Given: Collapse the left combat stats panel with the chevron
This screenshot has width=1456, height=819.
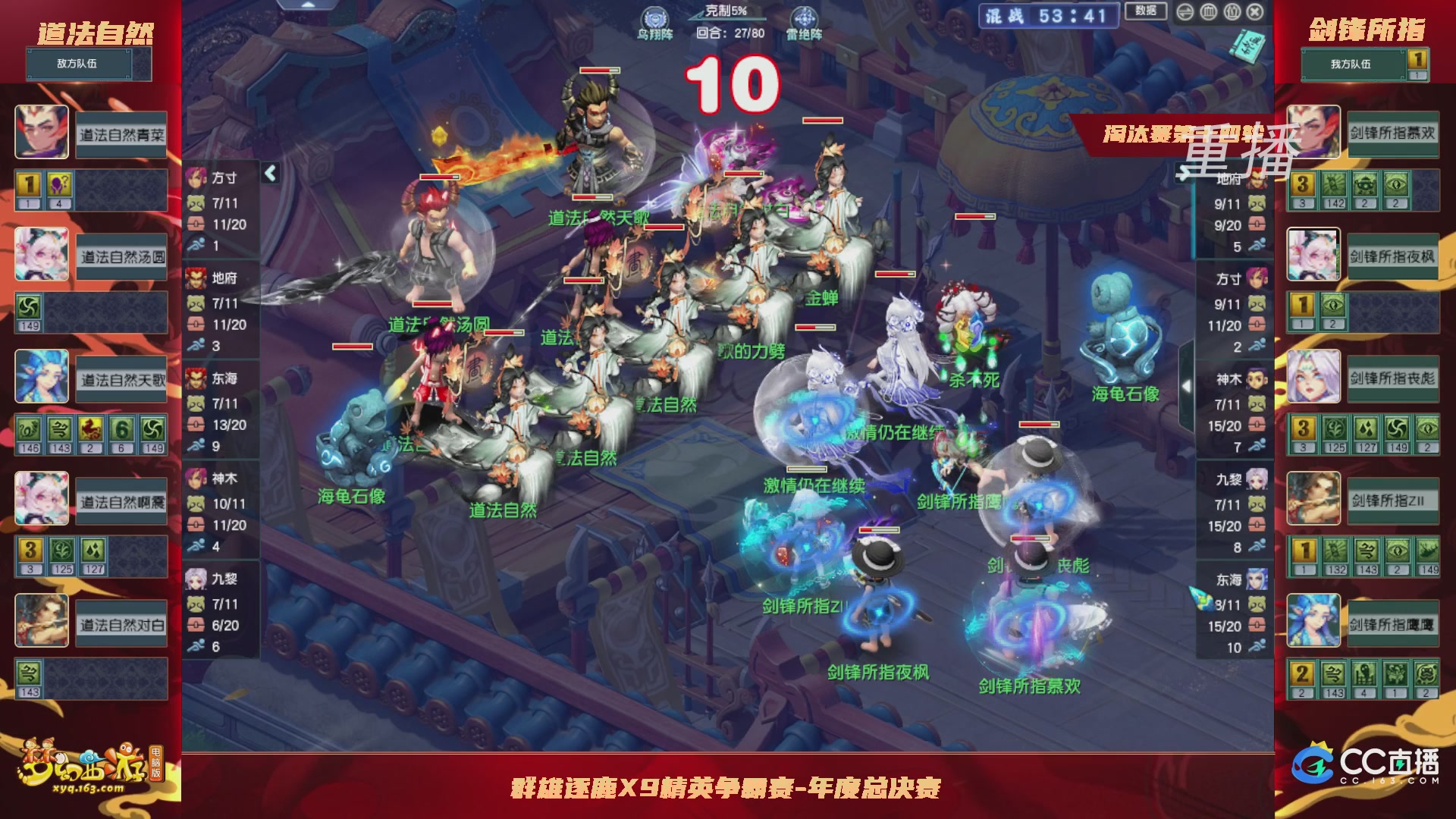Looking at the screenshot, I should (x=269, y=172).
